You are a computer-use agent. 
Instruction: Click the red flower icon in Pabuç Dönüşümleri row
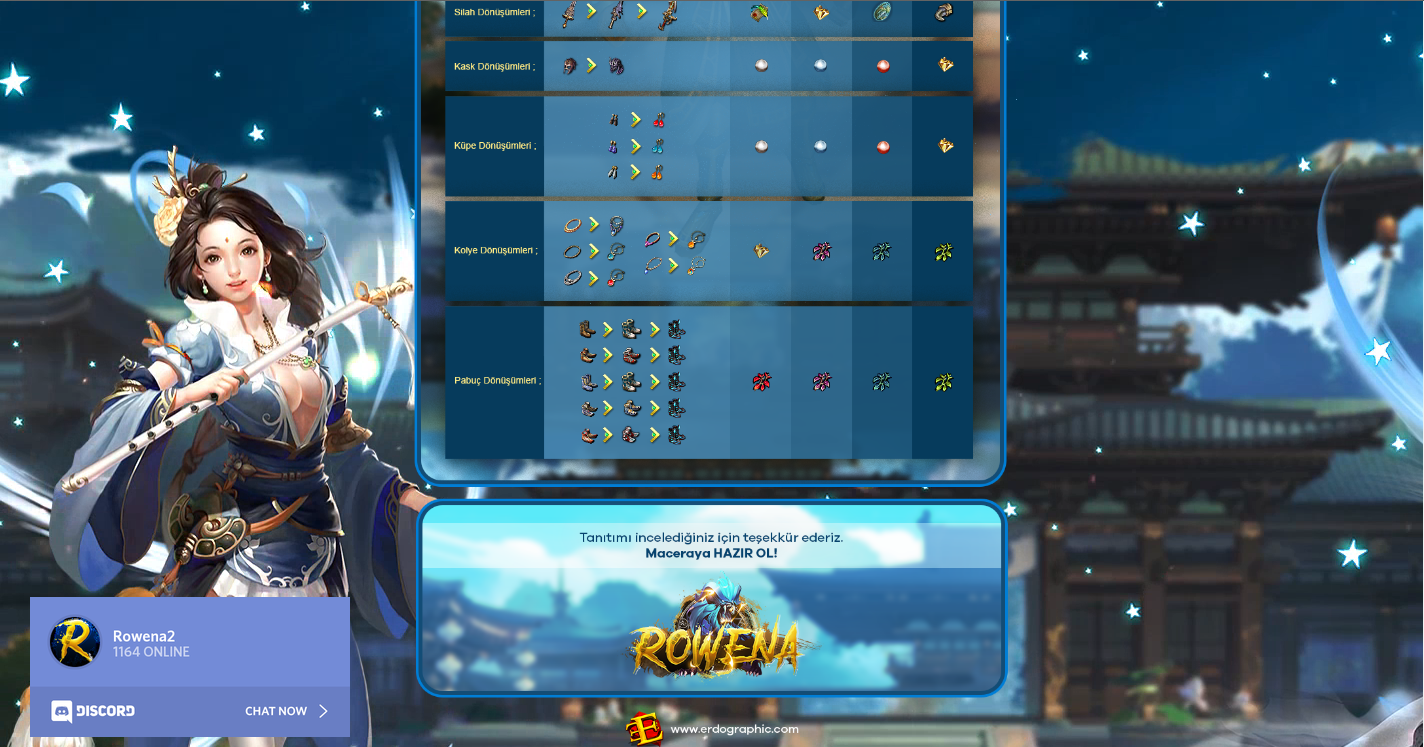[760, 381]
